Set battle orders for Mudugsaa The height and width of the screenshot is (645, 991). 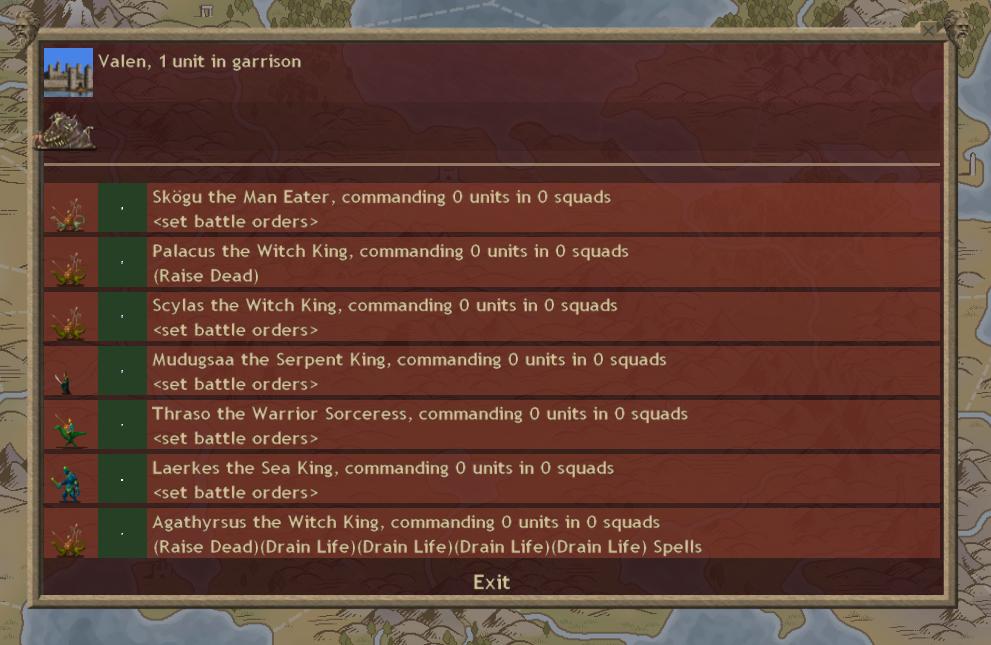235,384
